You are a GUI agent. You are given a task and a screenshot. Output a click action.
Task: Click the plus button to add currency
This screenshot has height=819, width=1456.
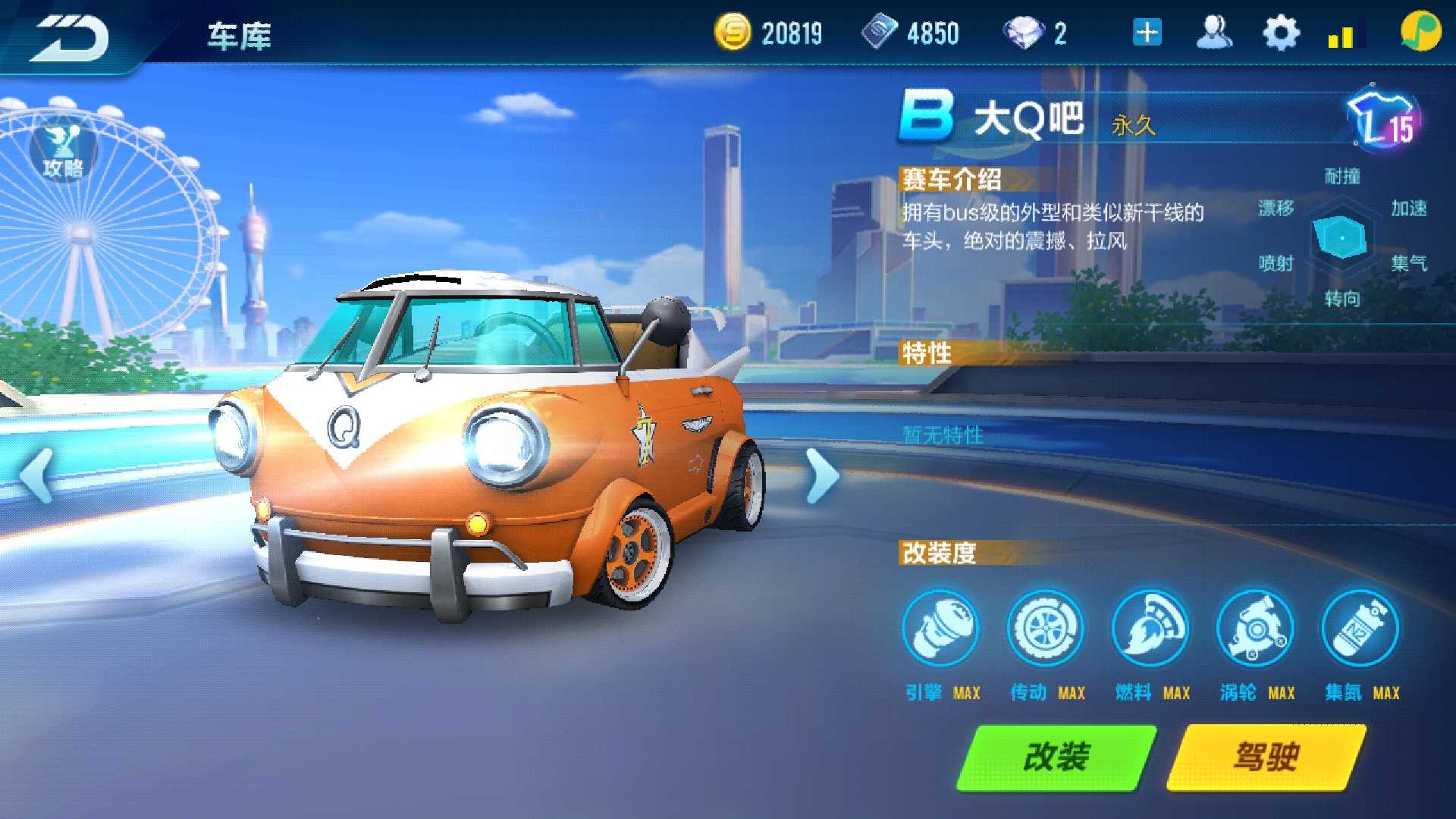[1145, 32]
